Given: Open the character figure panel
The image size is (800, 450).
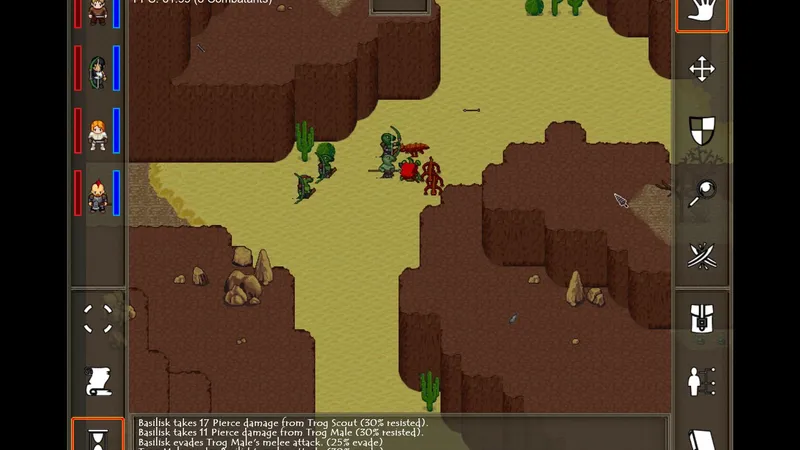Looking at the screenshot, I should pos(701,381).
